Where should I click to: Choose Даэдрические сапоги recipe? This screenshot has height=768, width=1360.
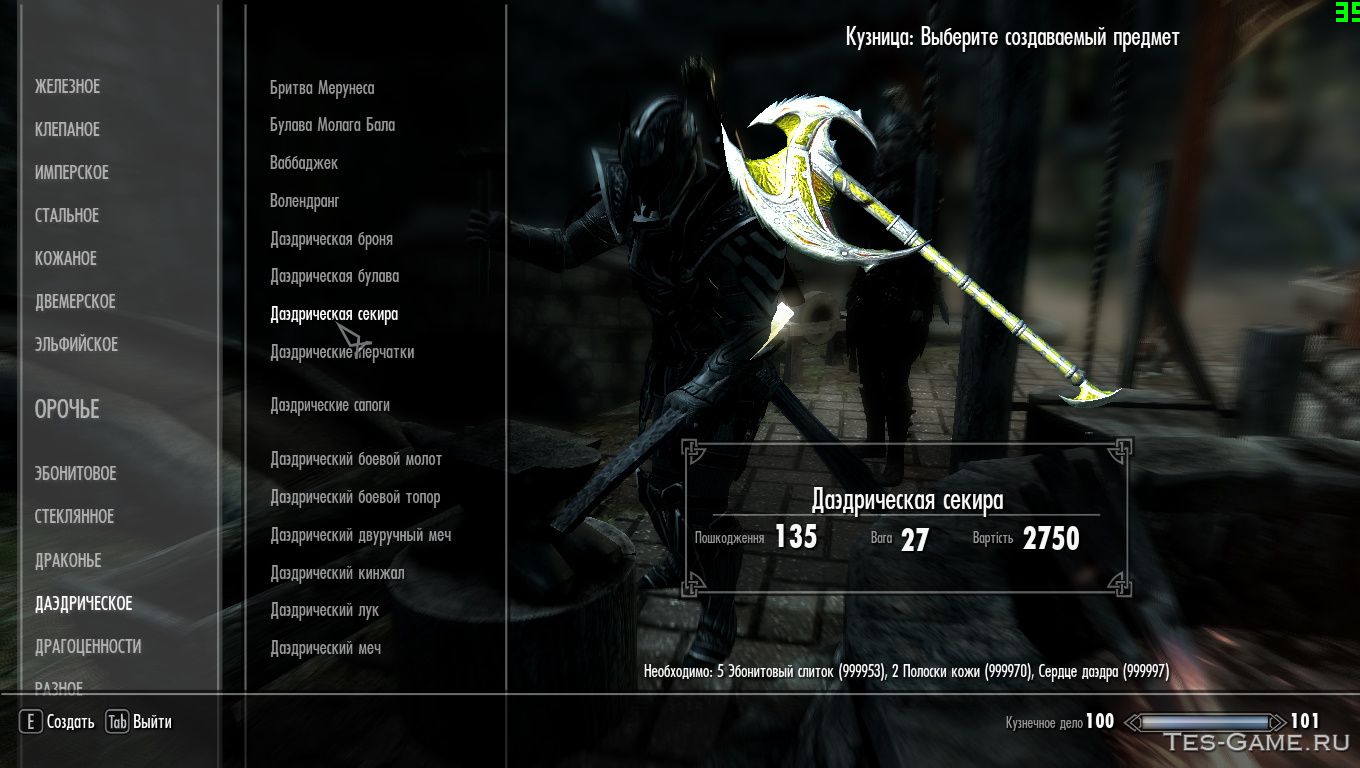tap(330, 406)
